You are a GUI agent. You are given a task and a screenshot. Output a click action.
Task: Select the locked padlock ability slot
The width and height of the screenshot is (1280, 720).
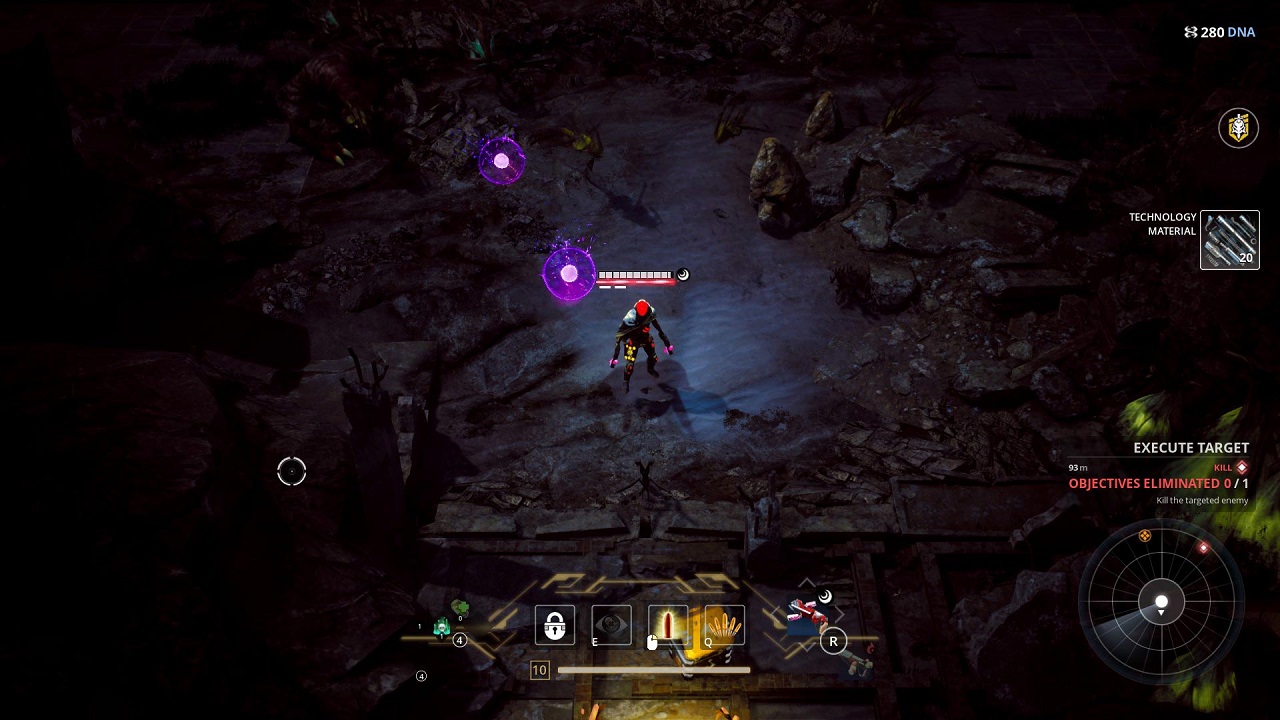pos(555,626)
